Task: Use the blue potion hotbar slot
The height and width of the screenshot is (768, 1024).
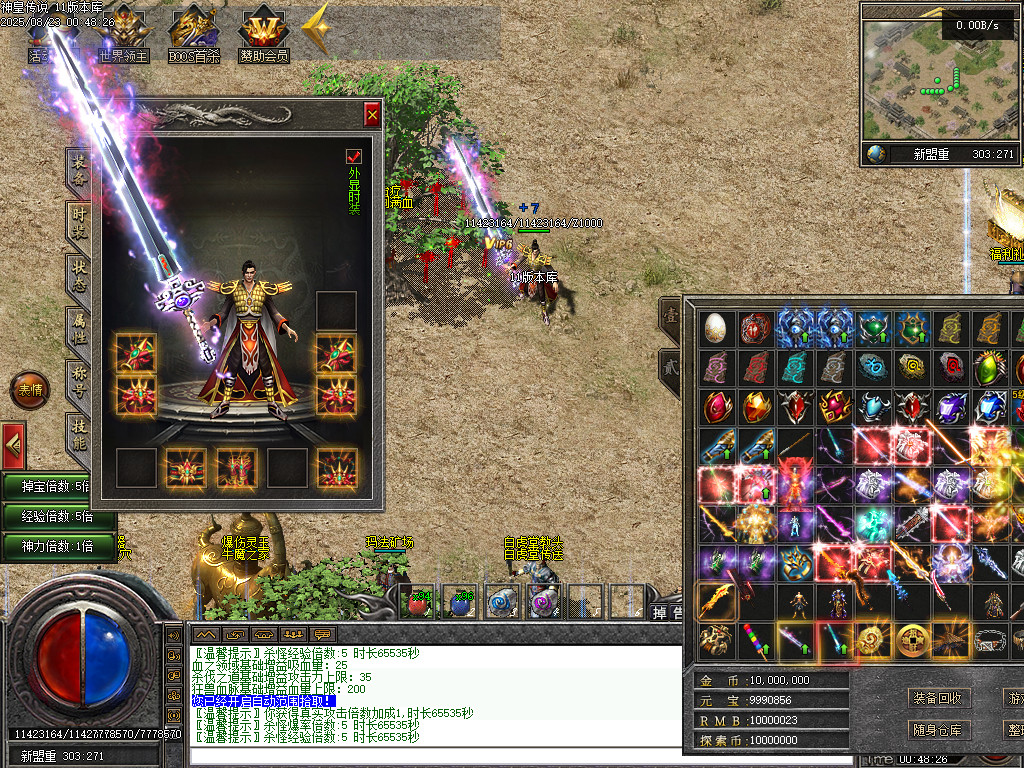Action: click(459, 602)
